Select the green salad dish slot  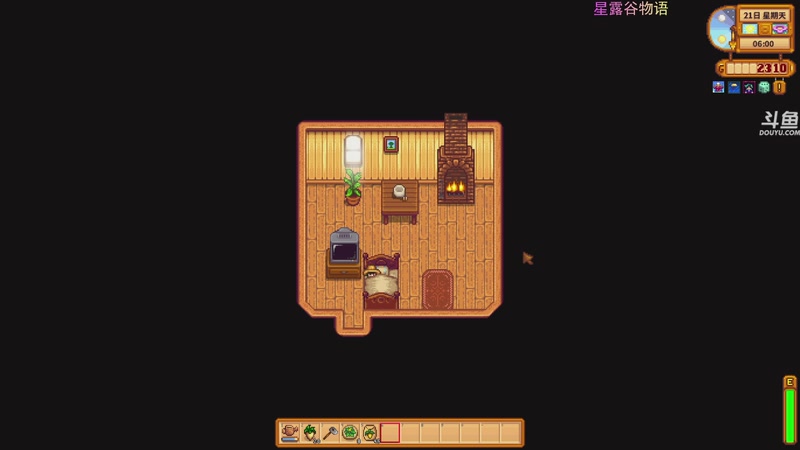pyautogui.click(x=350, y=433)
